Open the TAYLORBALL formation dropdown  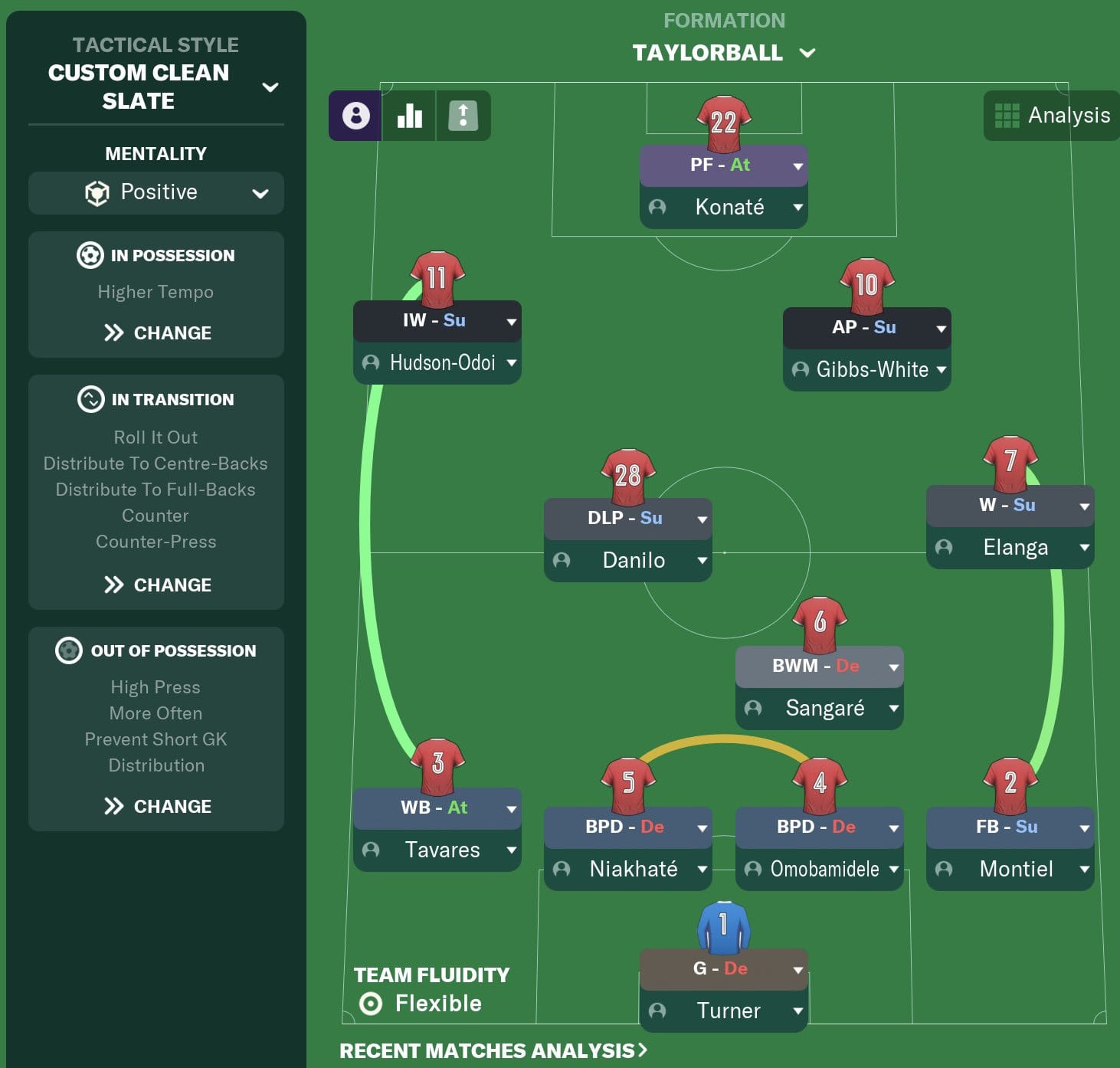(x=807, y=53)
